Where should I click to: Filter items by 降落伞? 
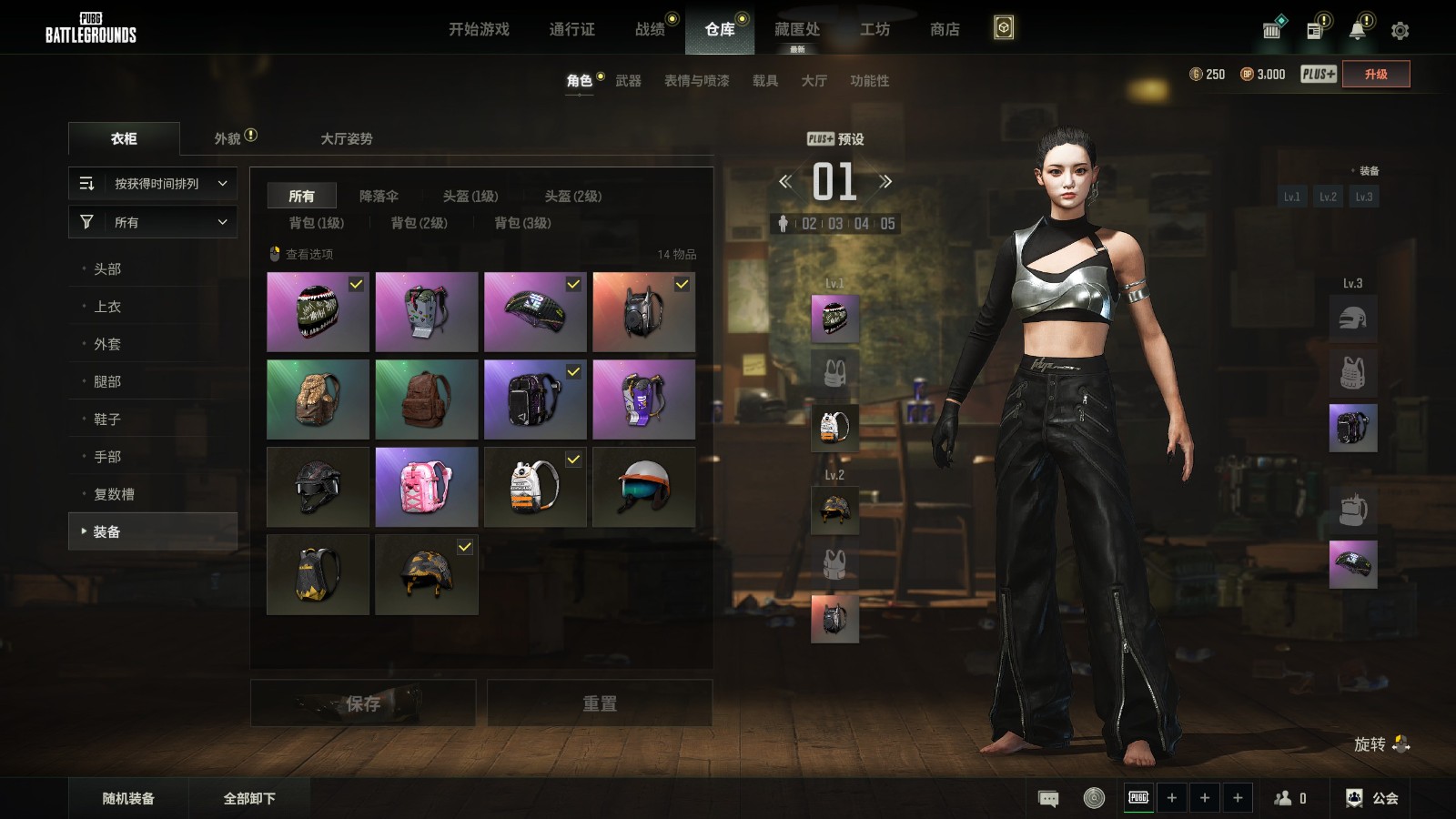379,197
